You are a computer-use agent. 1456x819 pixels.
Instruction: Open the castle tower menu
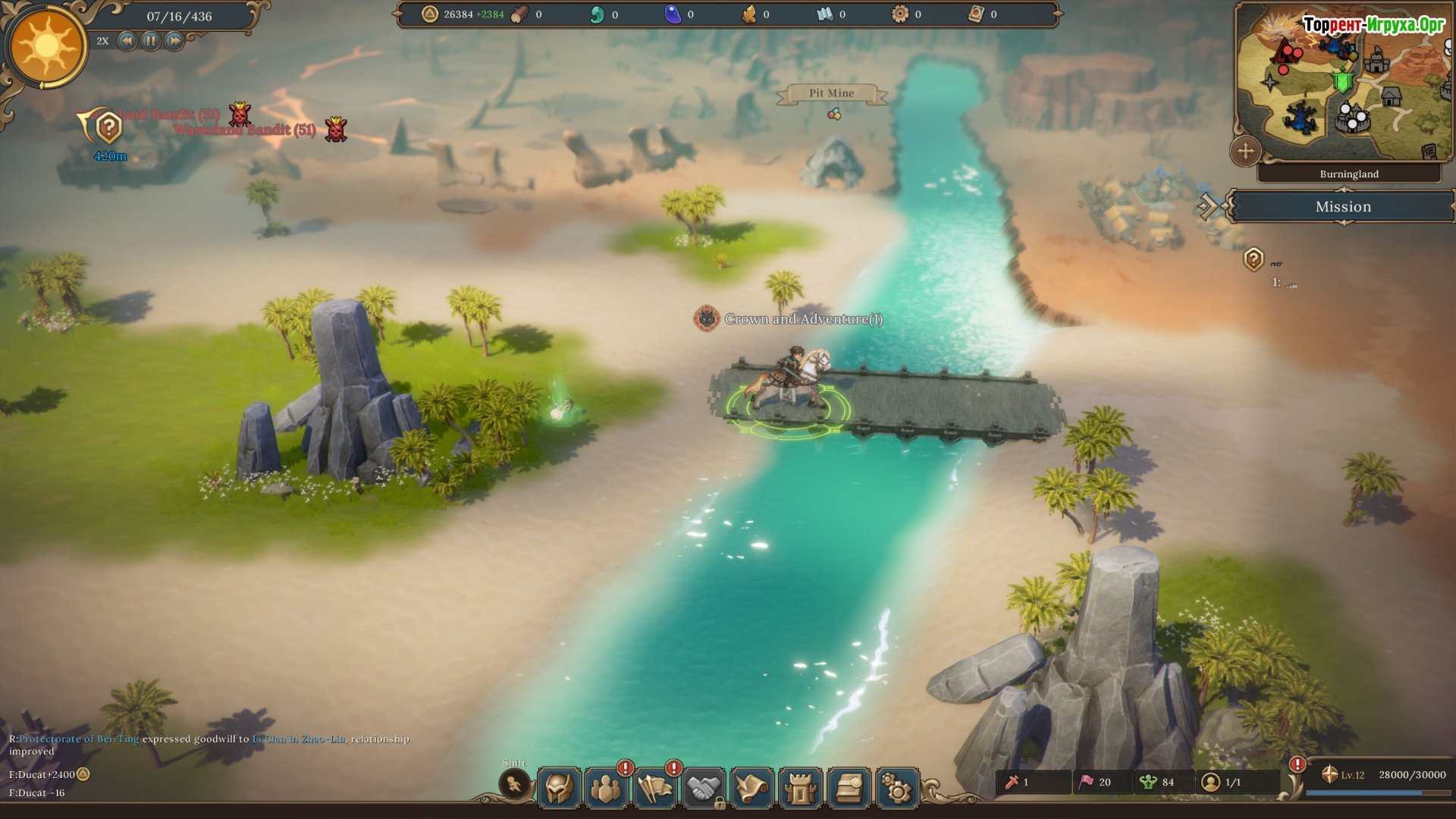[x=800, y=788]
